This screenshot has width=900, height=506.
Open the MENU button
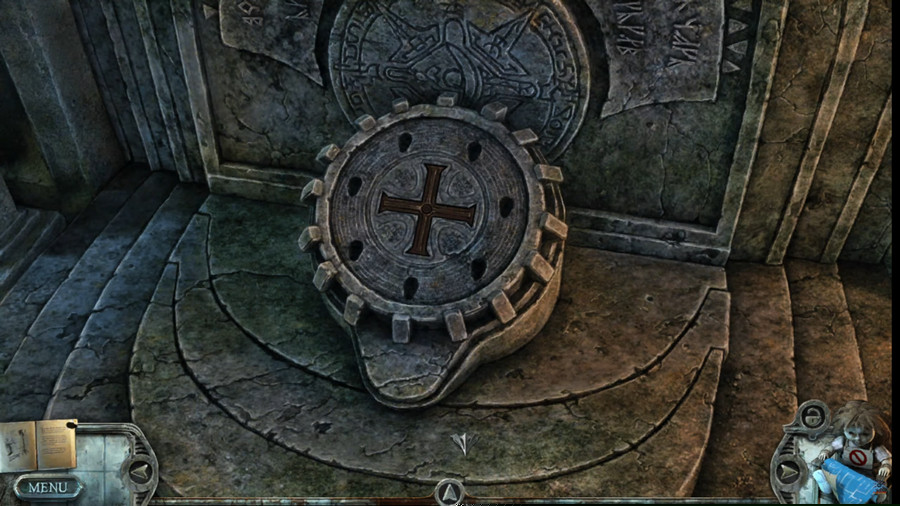pyautogui.click(x=47, y=488)
